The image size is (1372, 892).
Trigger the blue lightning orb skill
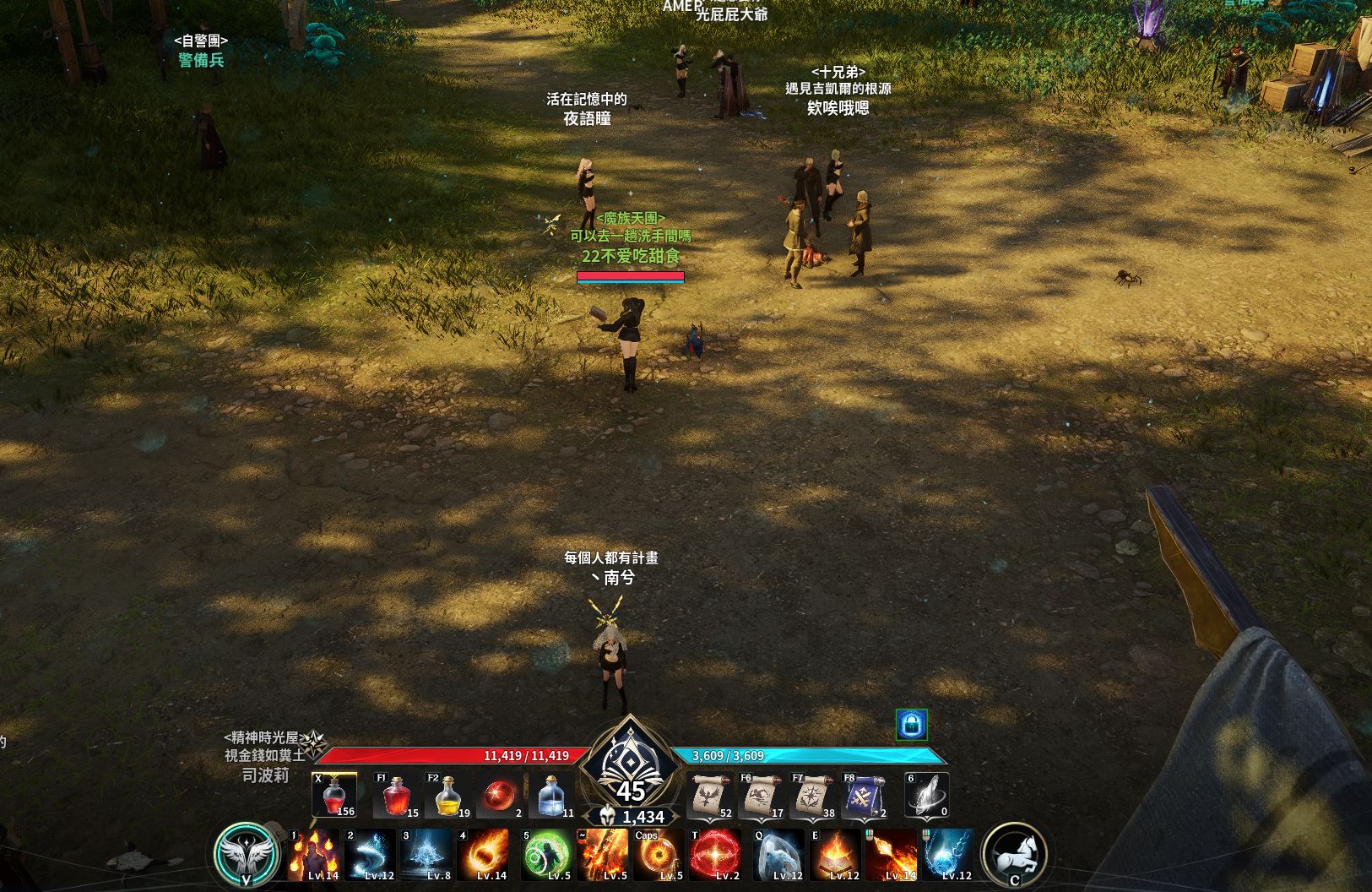point(947,854)
